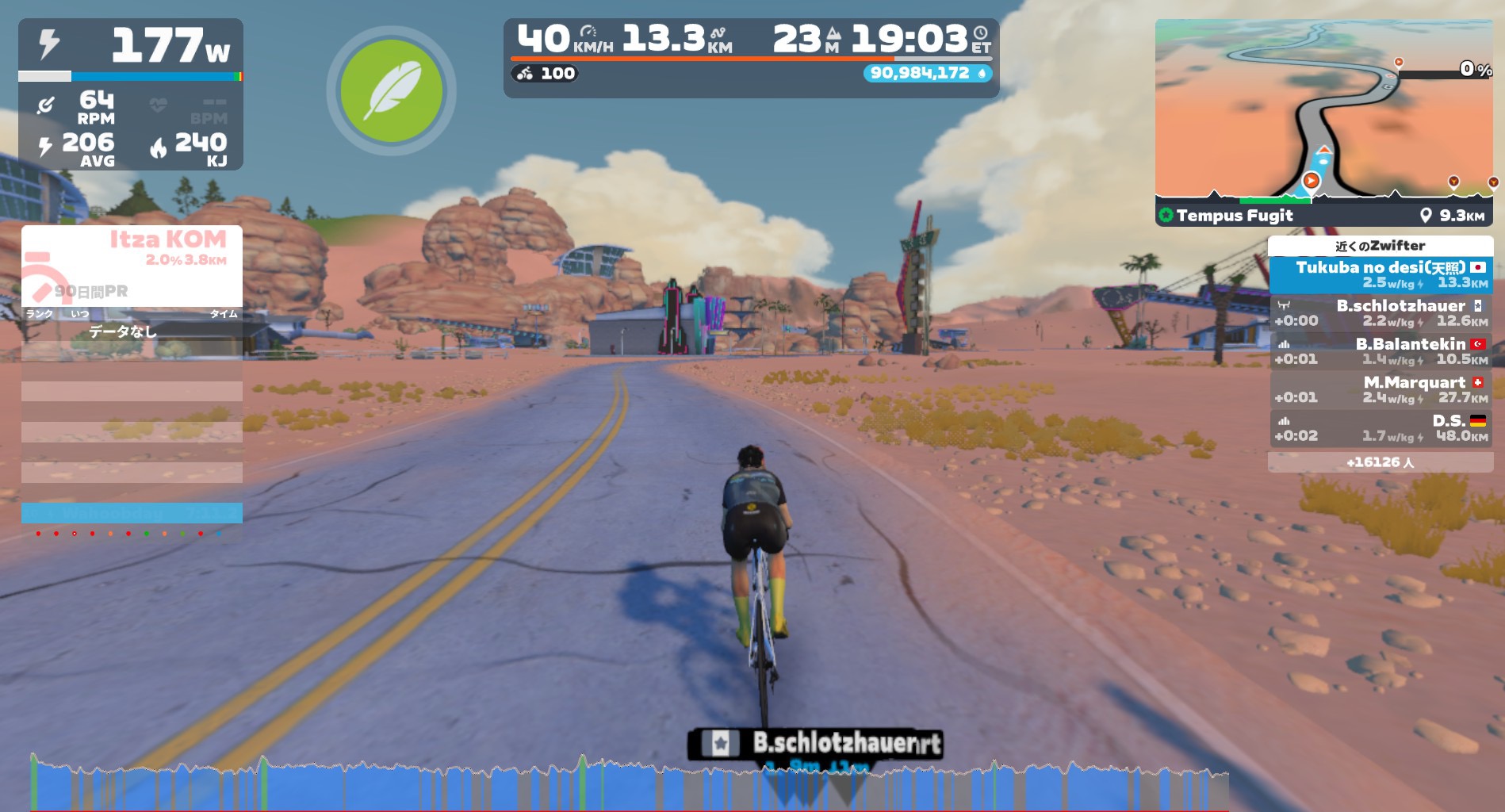Viewport: 1505px width, 812px height.
Task: Click the Tempus Fugit route label
Action: pos(1234,216)
